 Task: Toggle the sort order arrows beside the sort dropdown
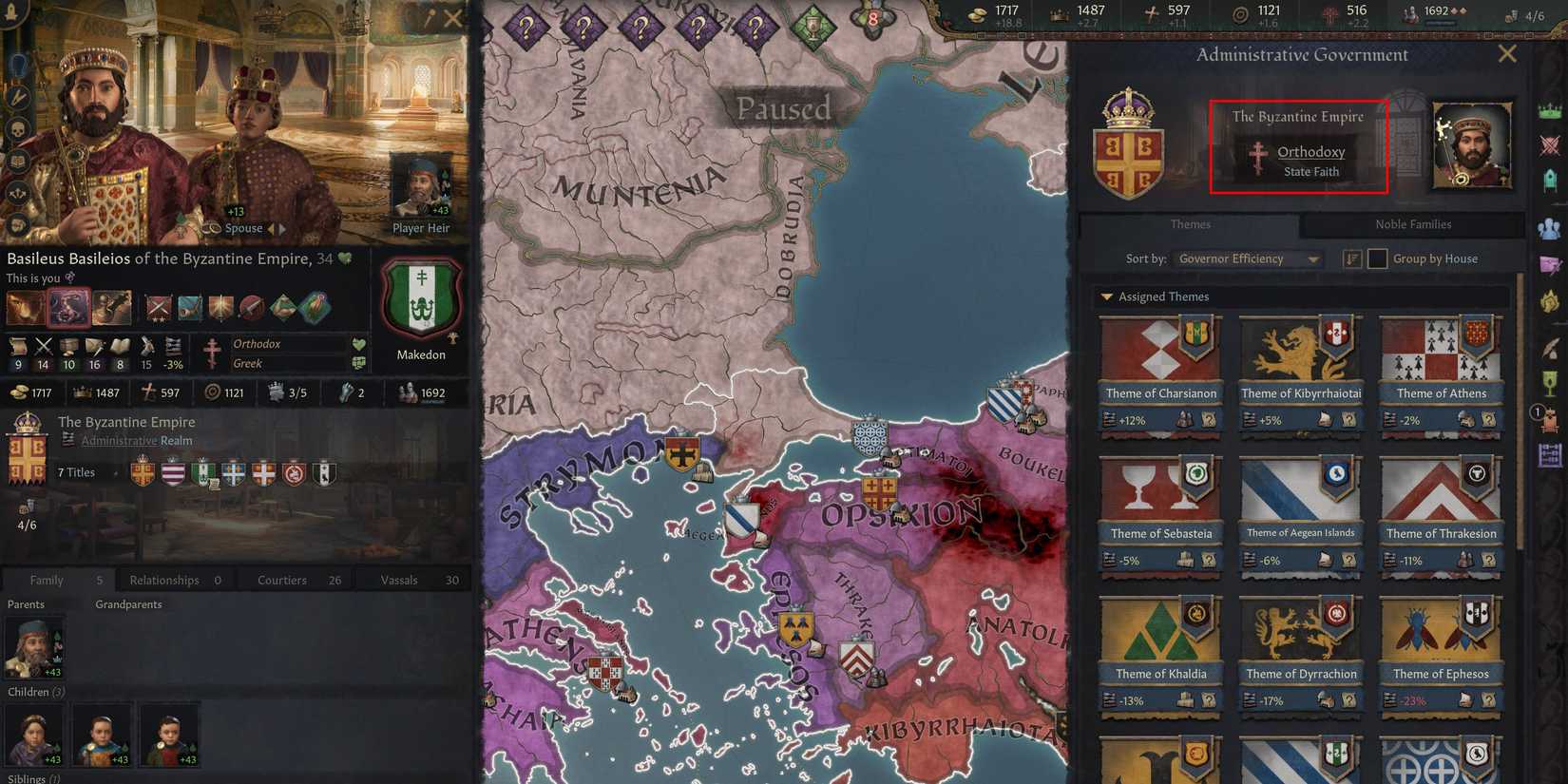coord(1350,258)
